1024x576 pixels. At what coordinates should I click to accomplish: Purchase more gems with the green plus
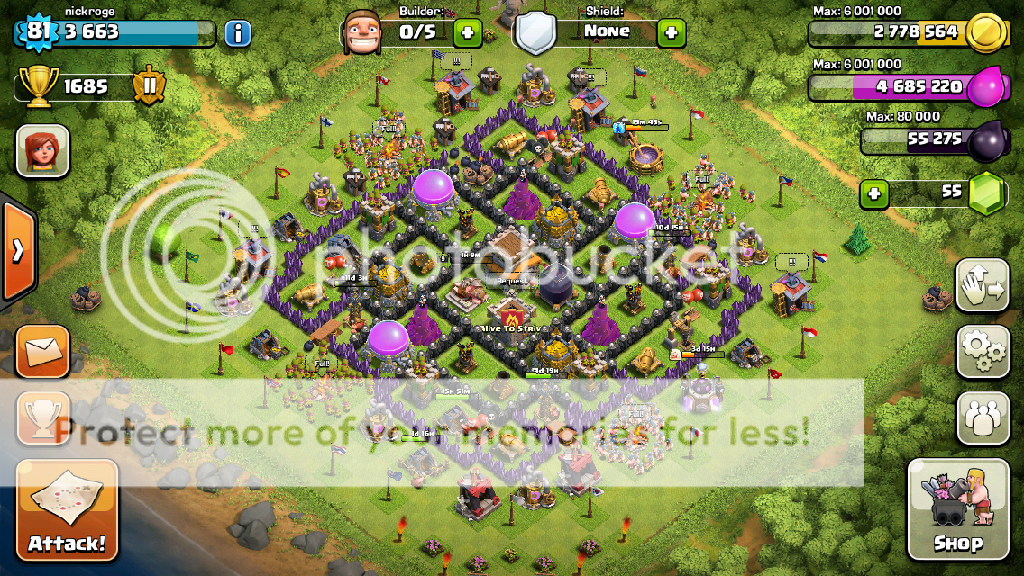pyautogui.click(x=875, y=193)
